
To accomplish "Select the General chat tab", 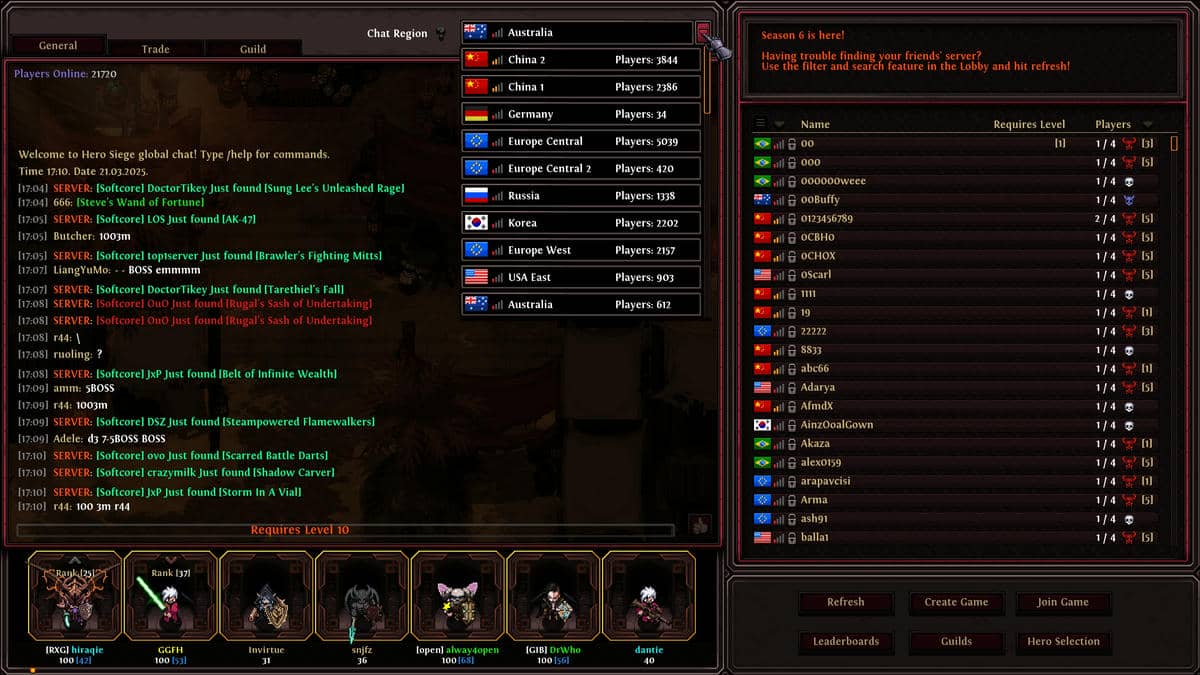I will pyautogui.click(x=58, y=46).
